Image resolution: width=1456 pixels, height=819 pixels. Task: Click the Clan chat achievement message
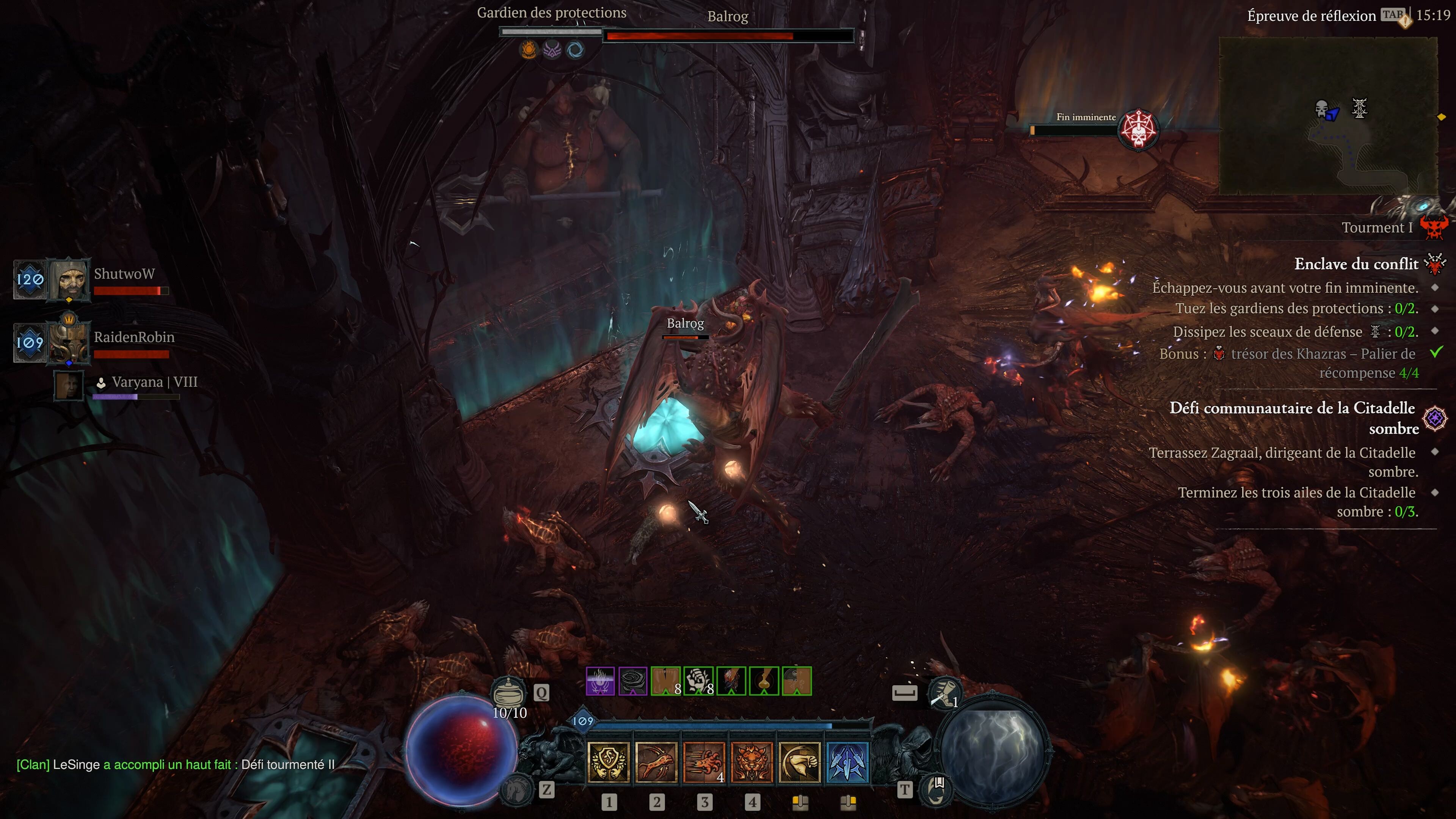point(175,765)
